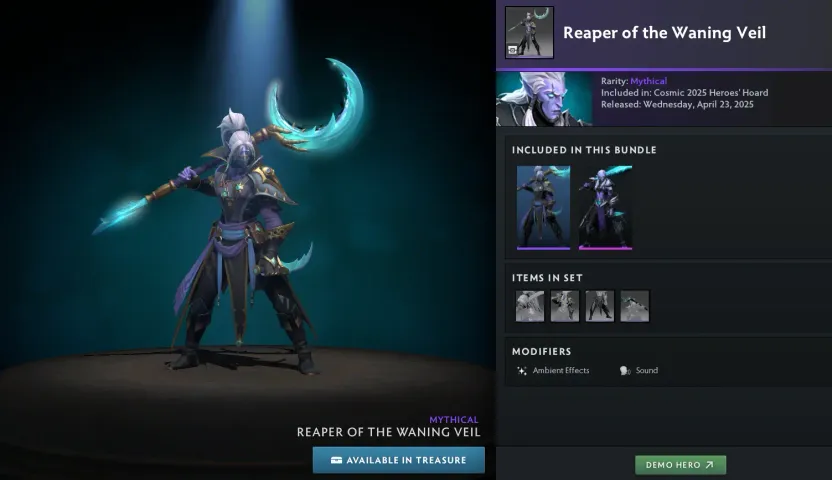Click the Available in Treasure button
The image size is (832, 480).
398,460
